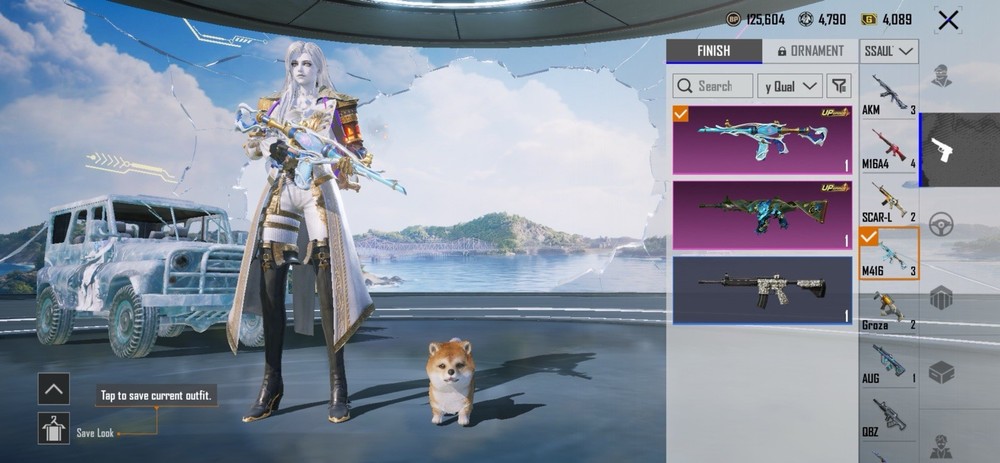Expand the up-arrow panel above Save Look
The height and width of the screenshot is (463, 1000).
point(53,388)
